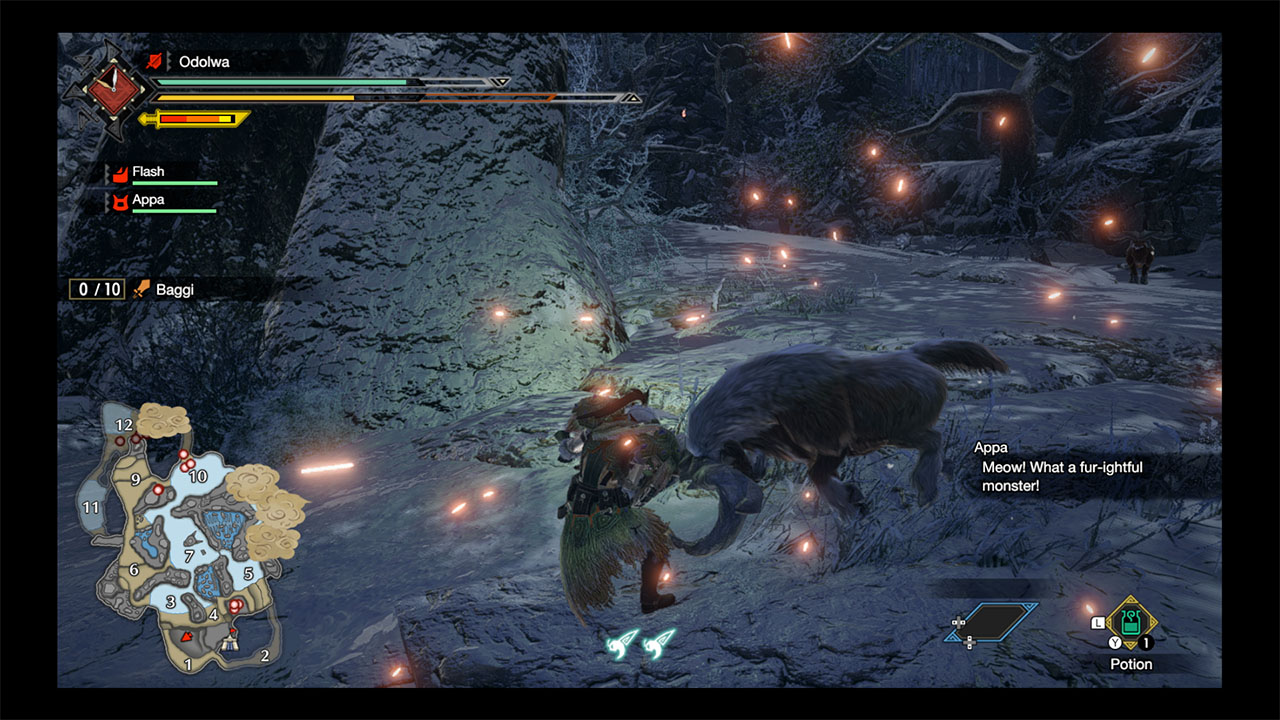
Task: Select area 10 on the minimap
Action: point(198,476)
